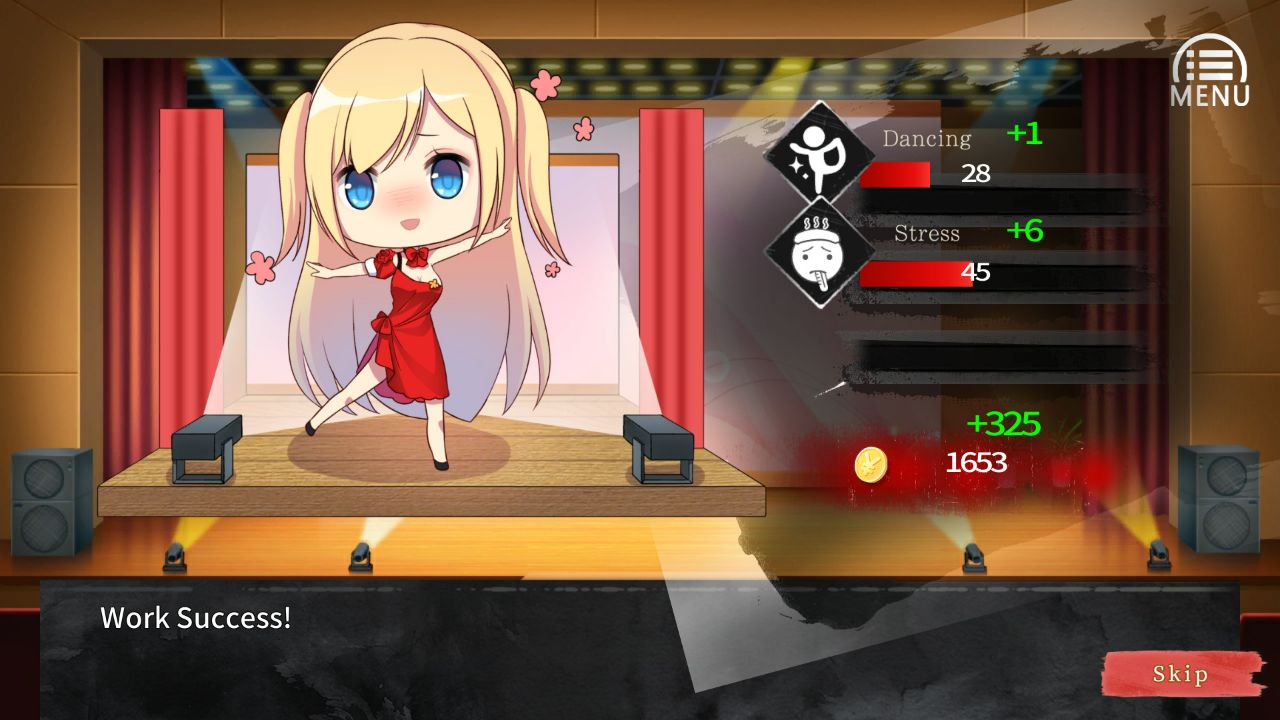1280x720 pixels.
Task: Click the gold coin currency icon
Action: [869, 464]
